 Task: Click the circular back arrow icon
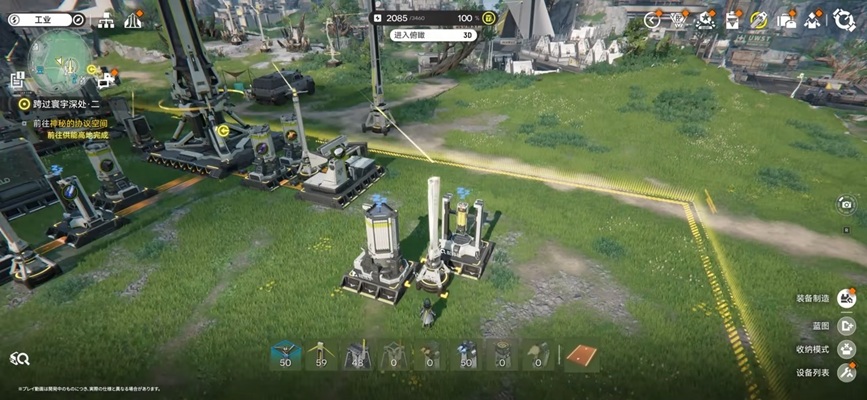click(653, 19)
